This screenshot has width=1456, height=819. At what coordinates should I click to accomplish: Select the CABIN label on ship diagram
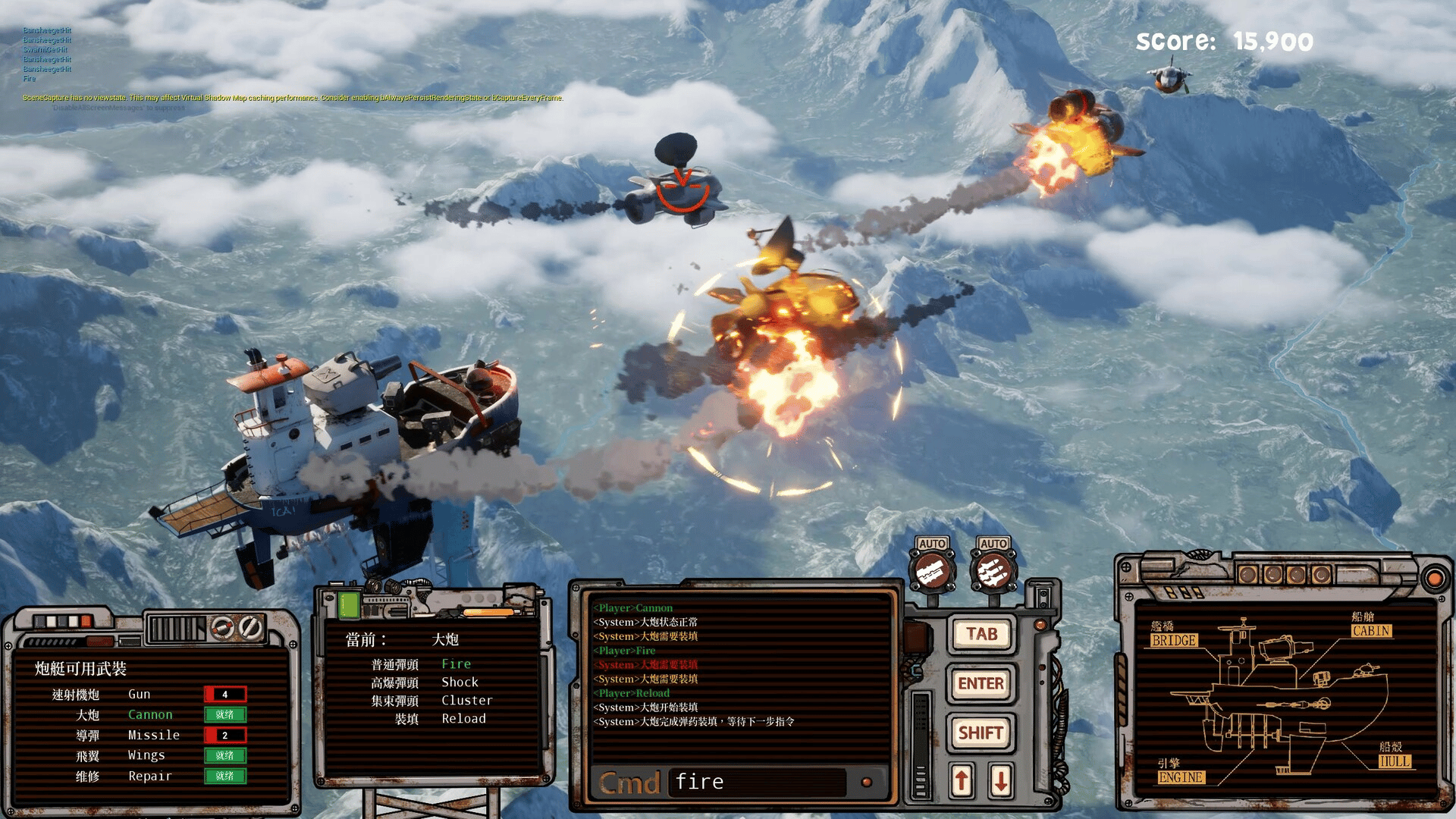[1371, 631]
